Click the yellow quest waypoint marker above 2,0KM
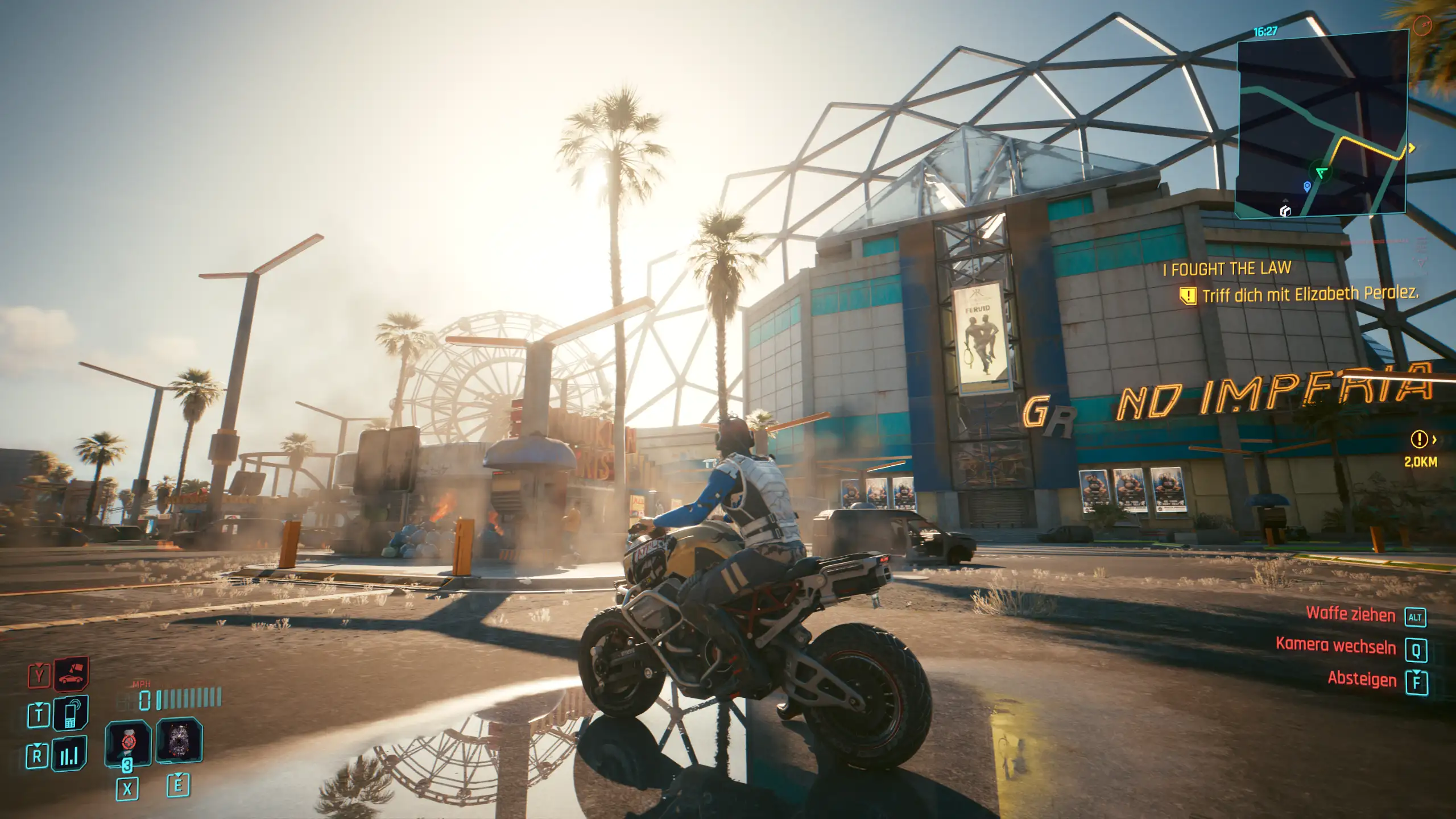The image size is (1456, 819). pyautogui.click(x=1420, y=439)
